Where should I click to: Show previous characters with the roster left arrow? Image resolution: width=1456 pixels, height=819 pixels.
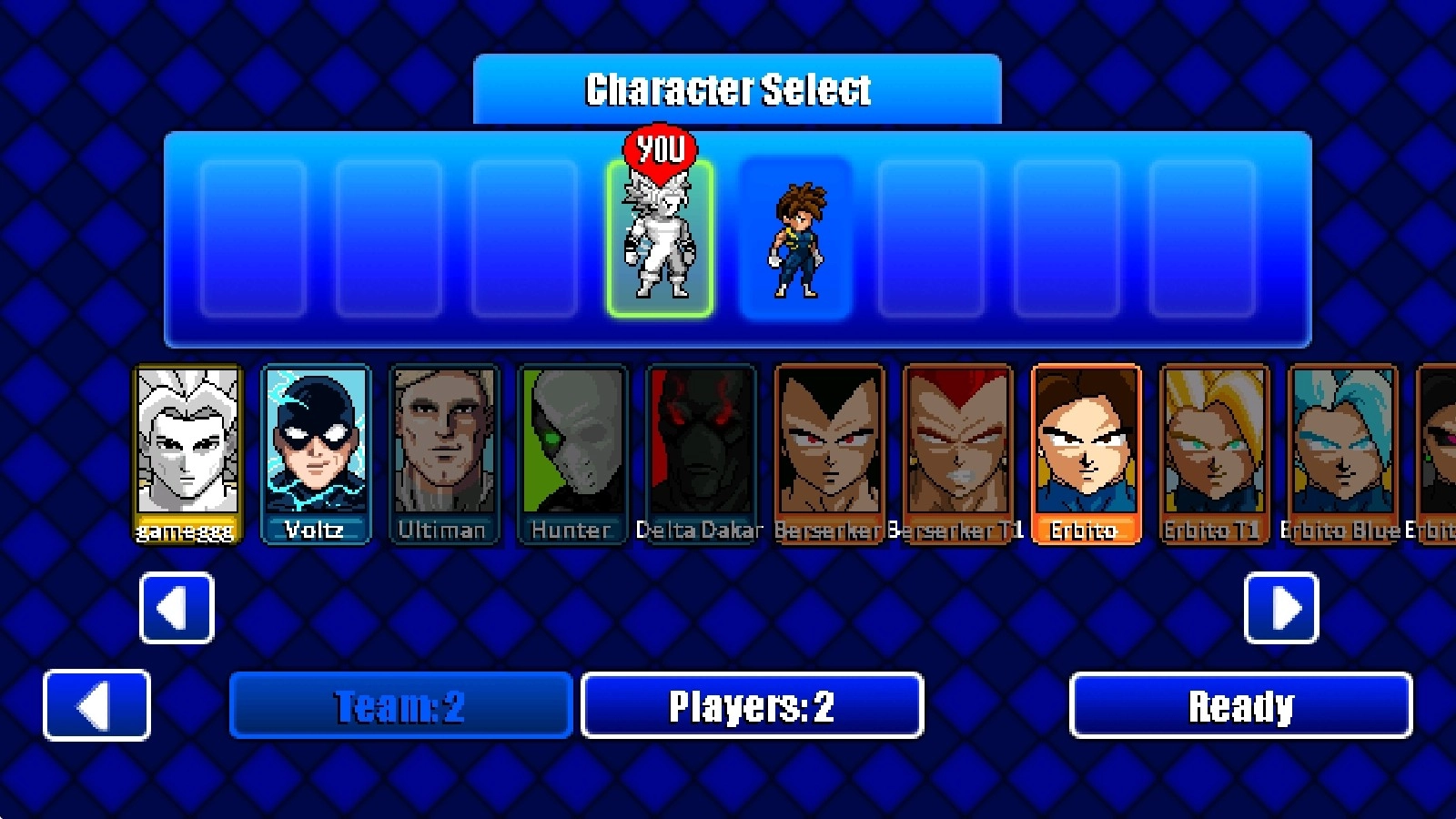pyautogui.click(x=177, y=608)
